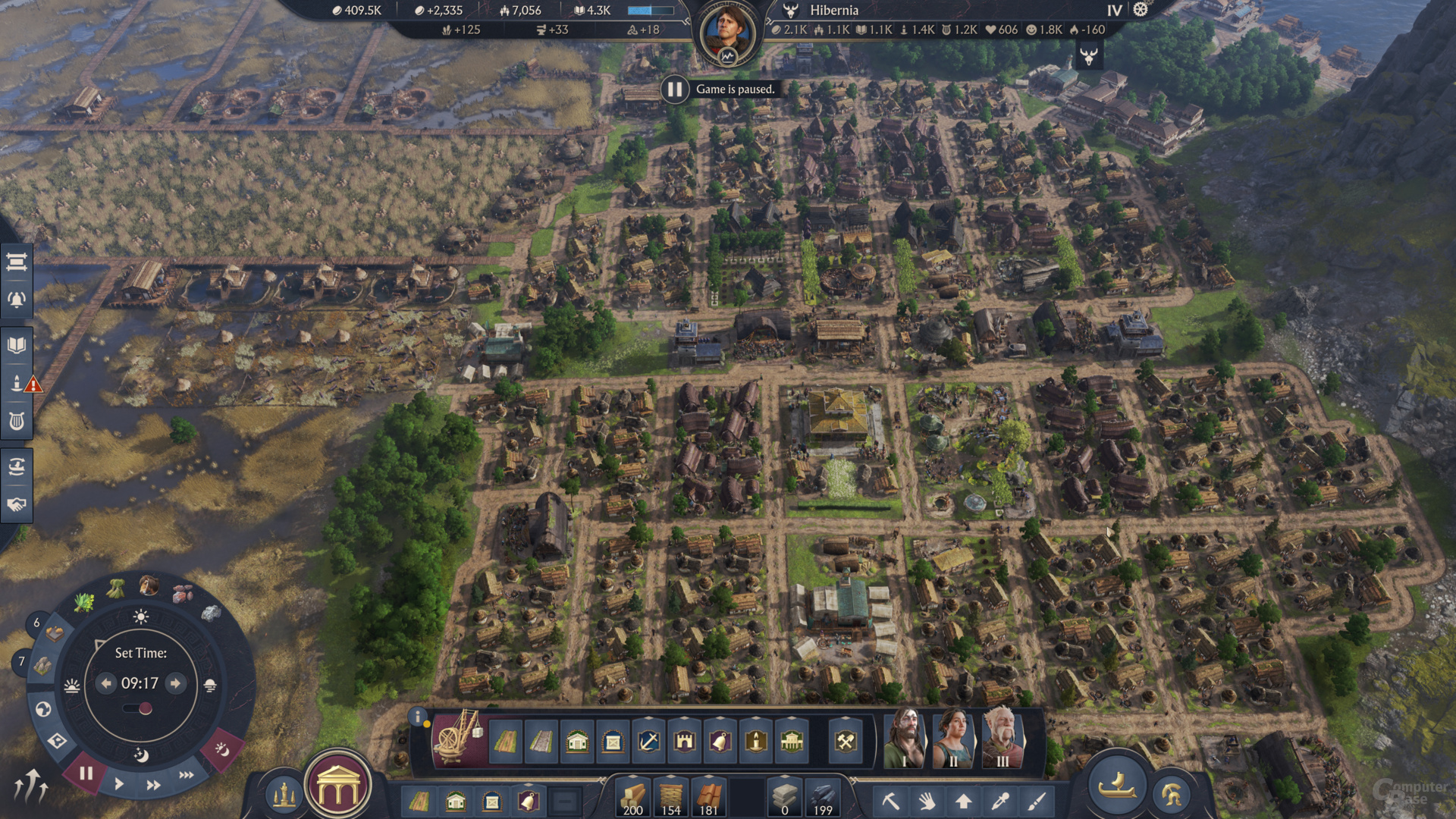
Task: Open the open-book icon in left sidebar
Action: 17,346
